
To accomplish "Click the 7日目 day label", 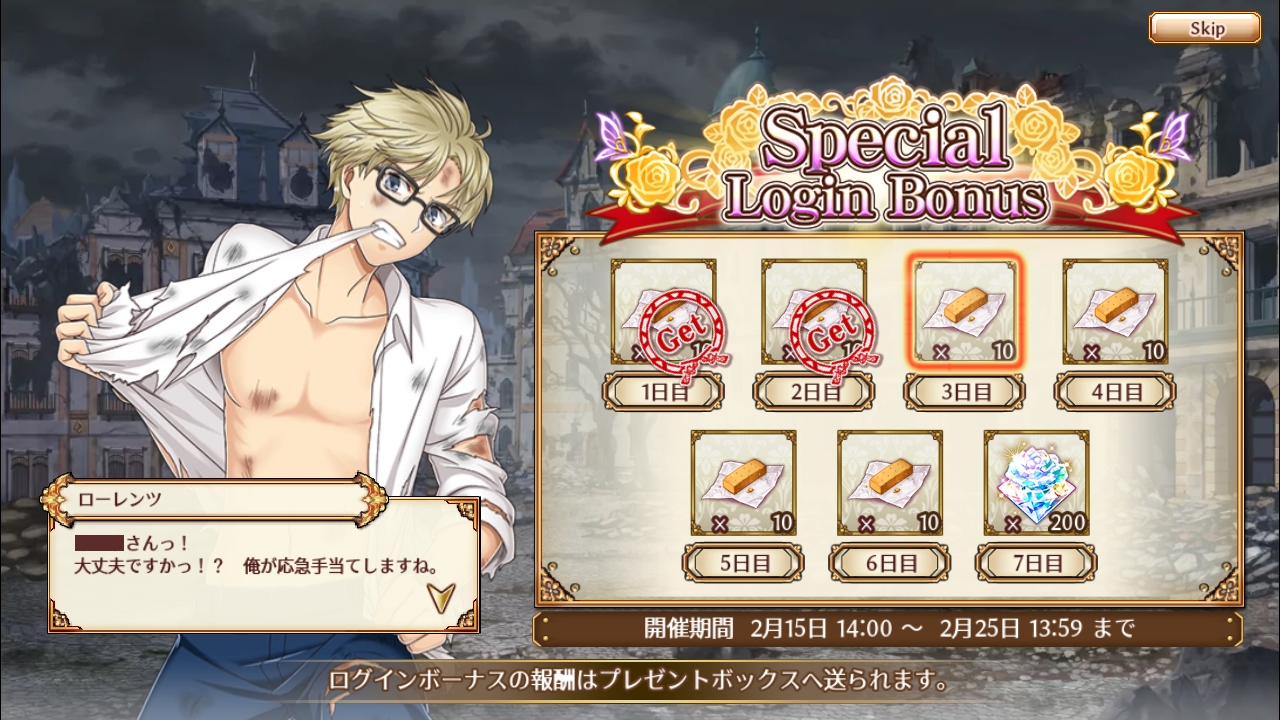I will click(x=1036, y=562).
